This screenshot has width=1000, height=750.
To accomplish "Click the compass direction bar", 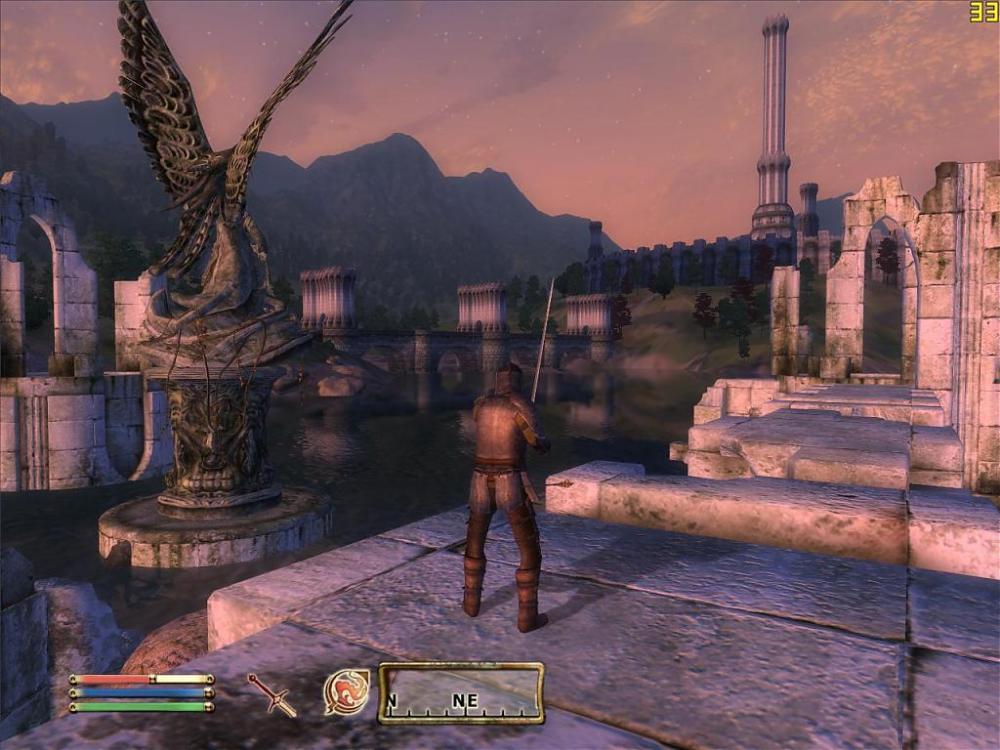I will pyautogui.click(x=461, y=693).
